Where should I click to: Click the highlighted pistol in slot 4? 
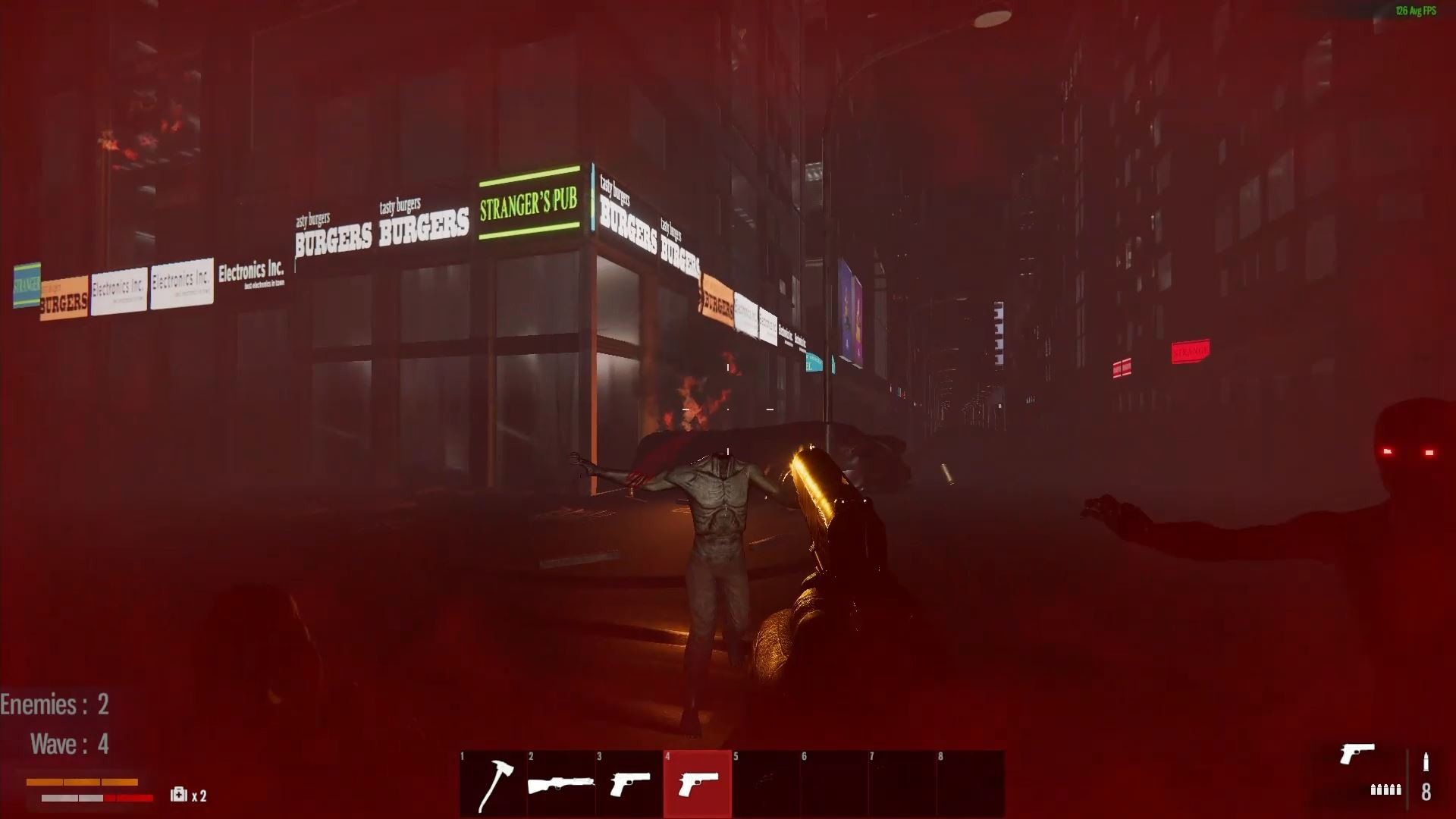[697, 783]
